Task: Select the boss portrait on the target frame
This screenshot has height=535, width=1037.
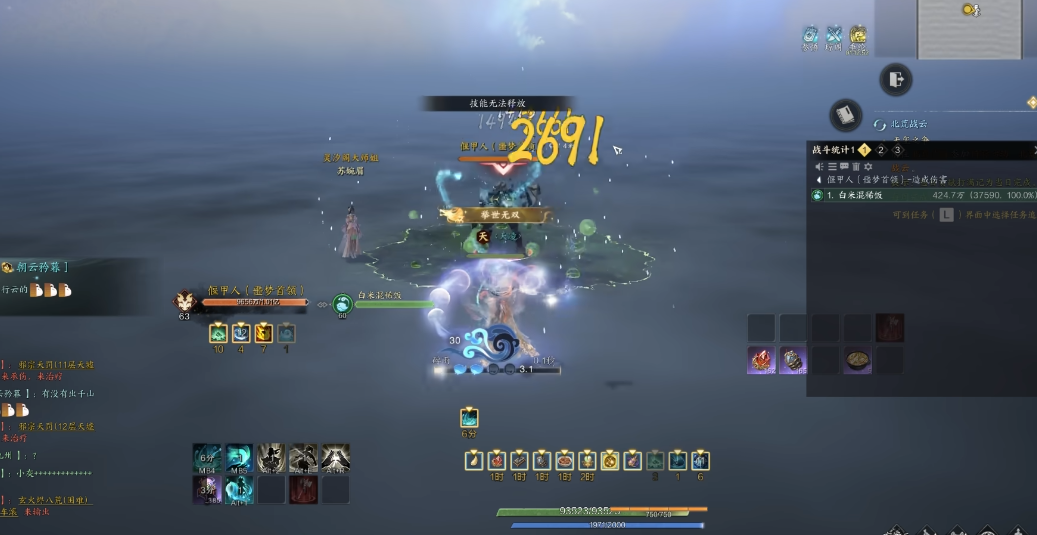Action: click(x=185, y=301)
